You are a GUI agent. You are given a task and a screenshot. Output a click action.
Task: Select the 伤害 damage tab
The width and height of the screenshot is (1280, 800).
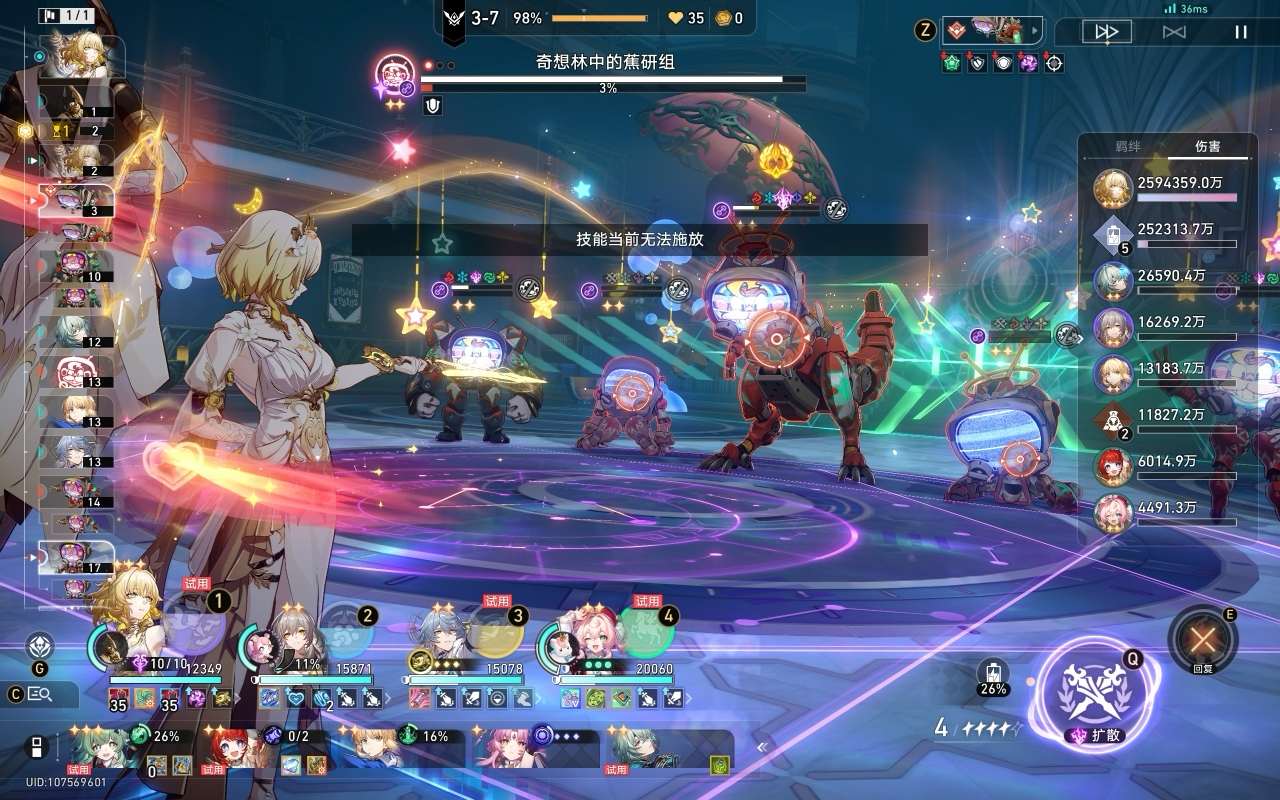(1208, 146)
